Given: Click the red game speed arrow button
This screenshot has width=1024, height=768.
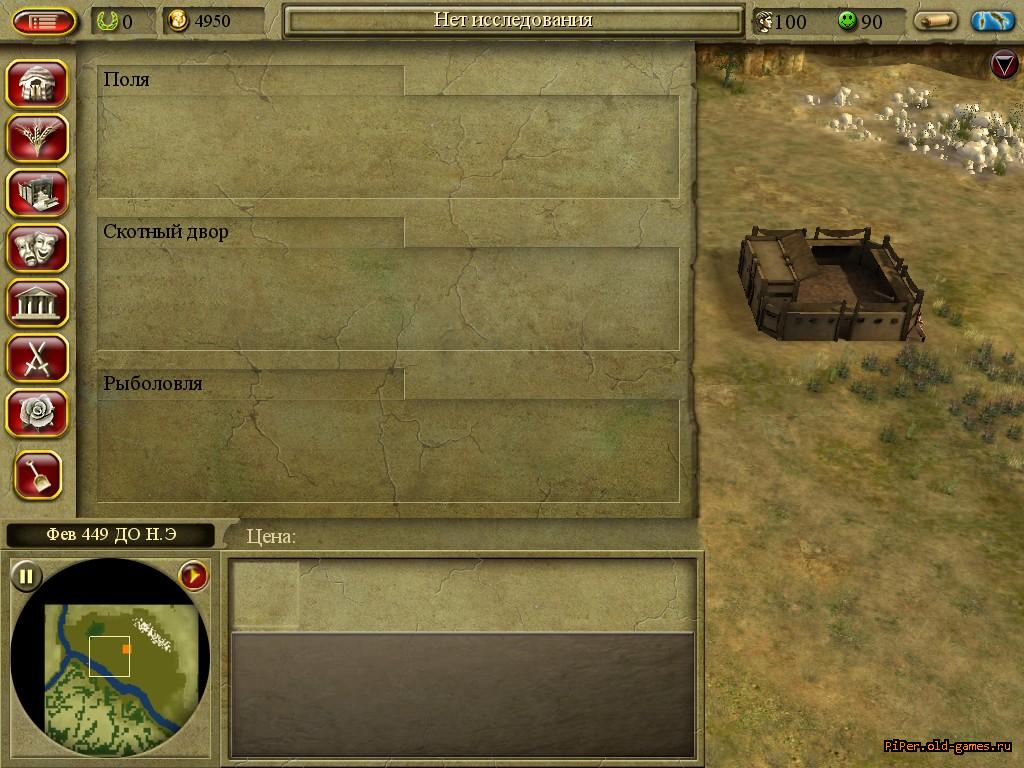Looking at the screenshot, I should click(193, 575).
